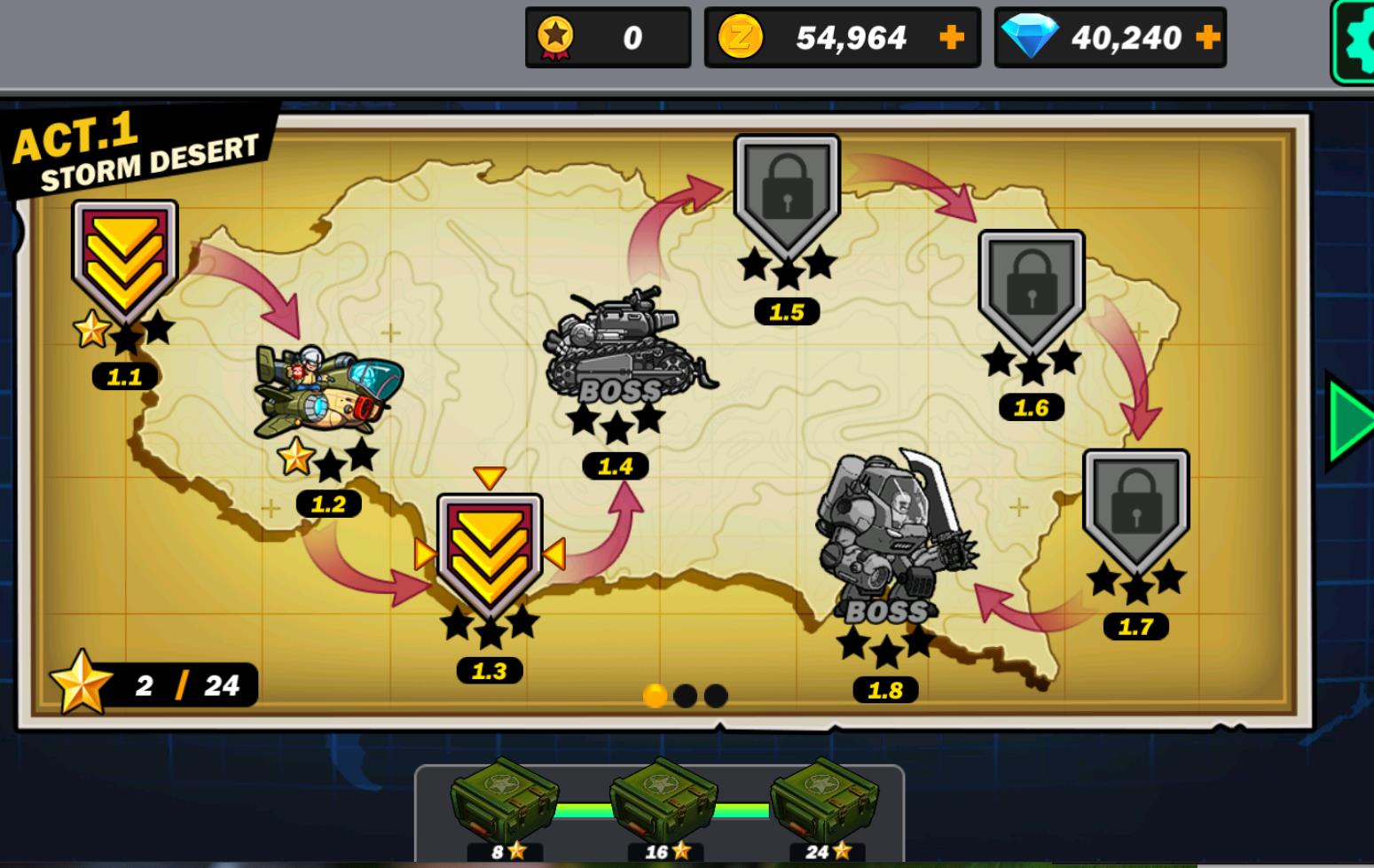Screen dimensions: 1374x868
Task: Claim the 8-star reward crate
Action: (x=504, y=804)
